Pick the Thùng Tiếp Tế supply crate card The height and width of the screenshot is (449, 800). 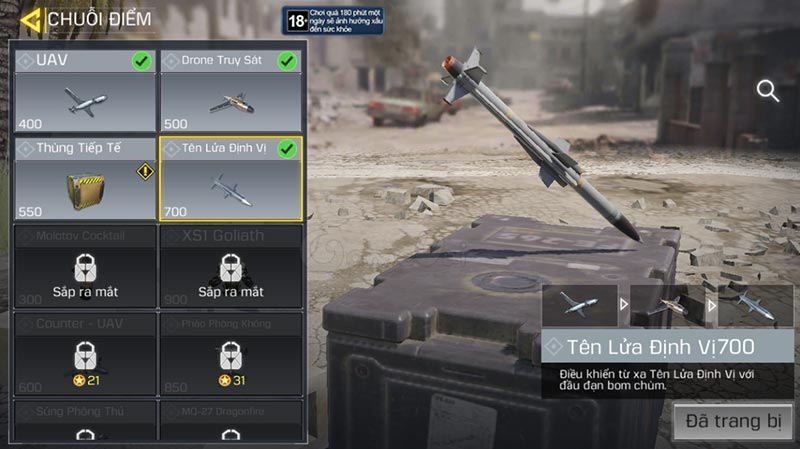click(85, 178)
